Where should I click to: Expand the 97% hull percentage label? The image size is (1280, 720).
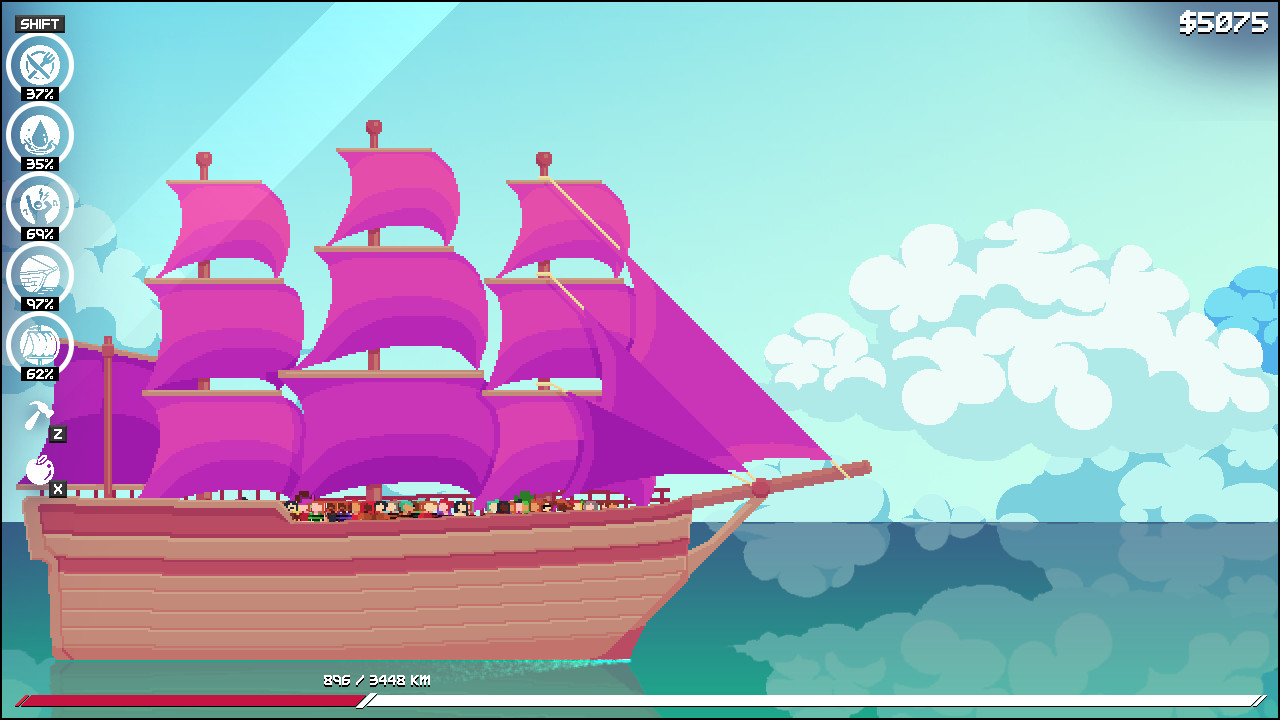pyautogui.click(x=37, y=304)
